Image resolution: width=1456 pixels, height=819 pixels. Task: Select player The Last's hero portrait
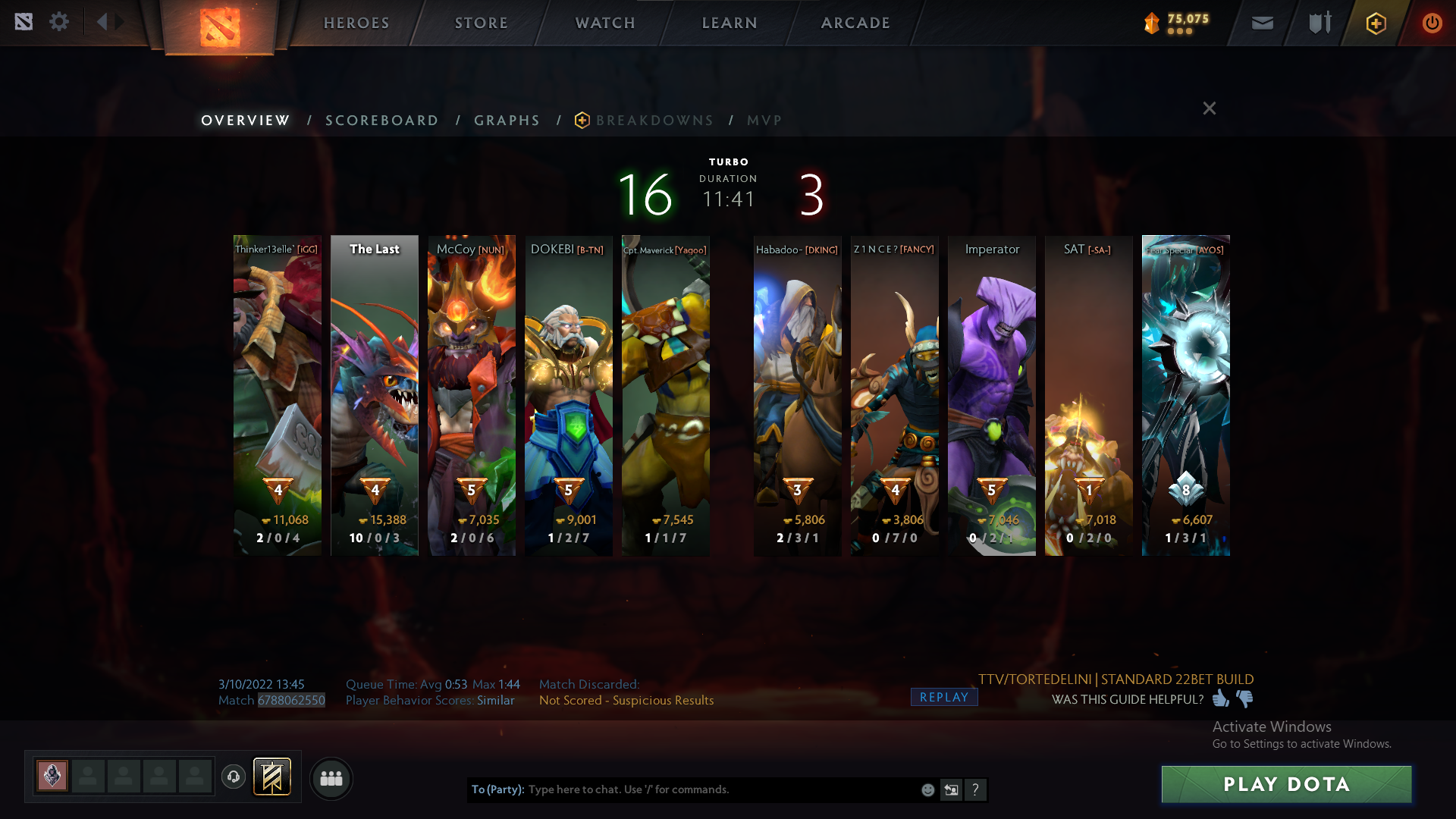coord(375,394)
